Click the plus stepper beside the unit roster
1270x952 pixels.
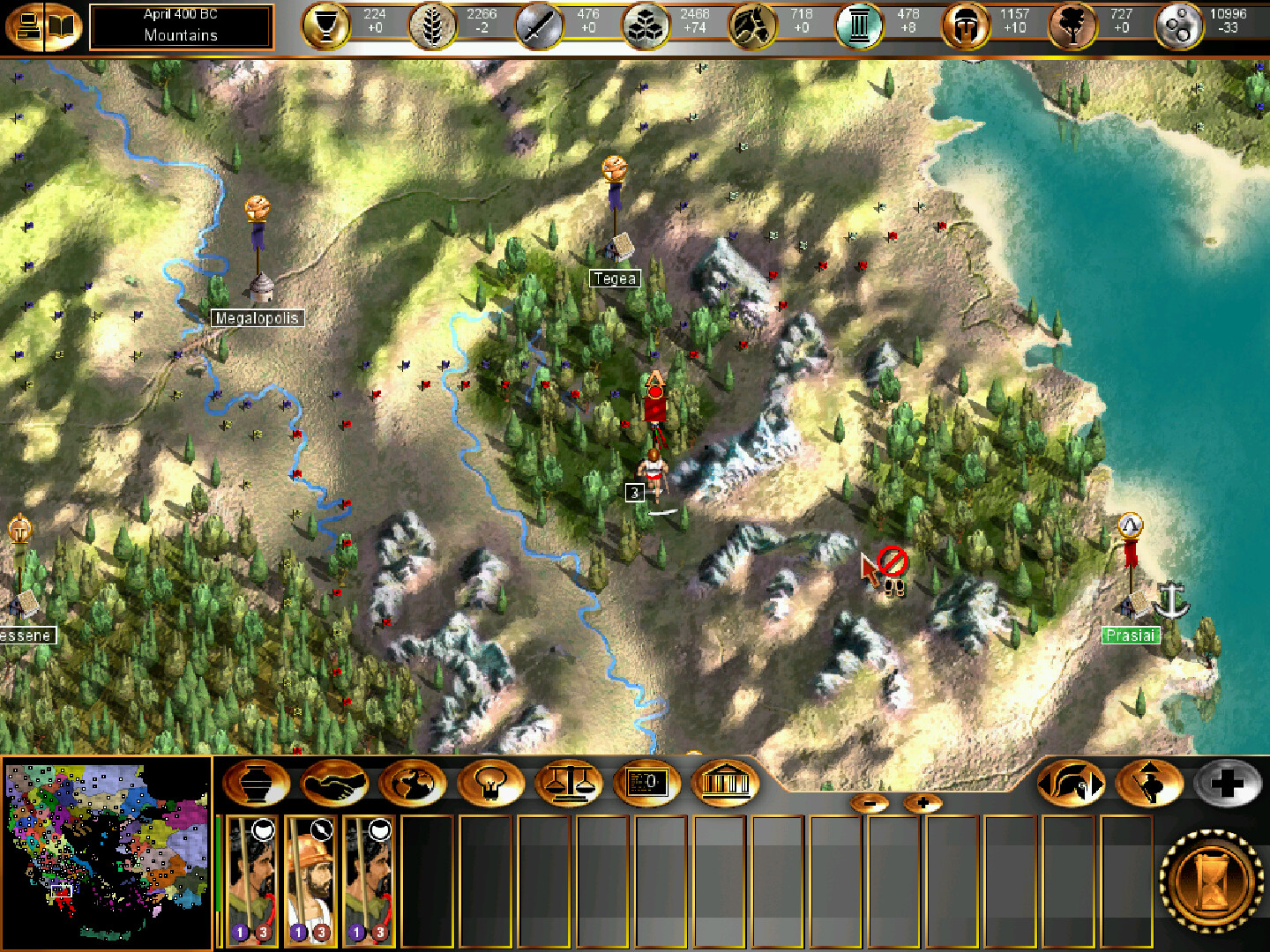tap(923, 802)
